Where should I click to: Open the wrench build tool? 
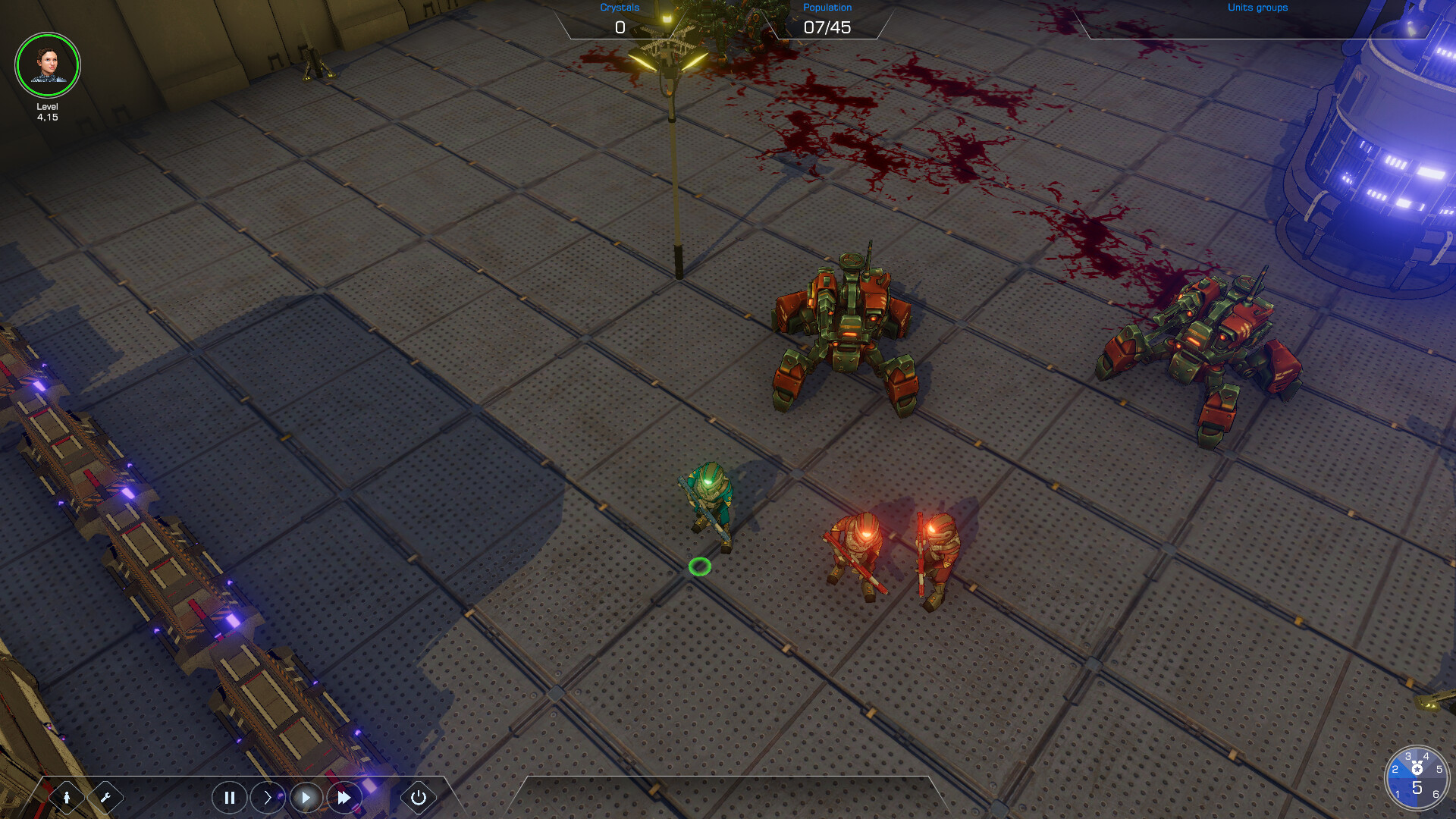click(x=107, y=797)
